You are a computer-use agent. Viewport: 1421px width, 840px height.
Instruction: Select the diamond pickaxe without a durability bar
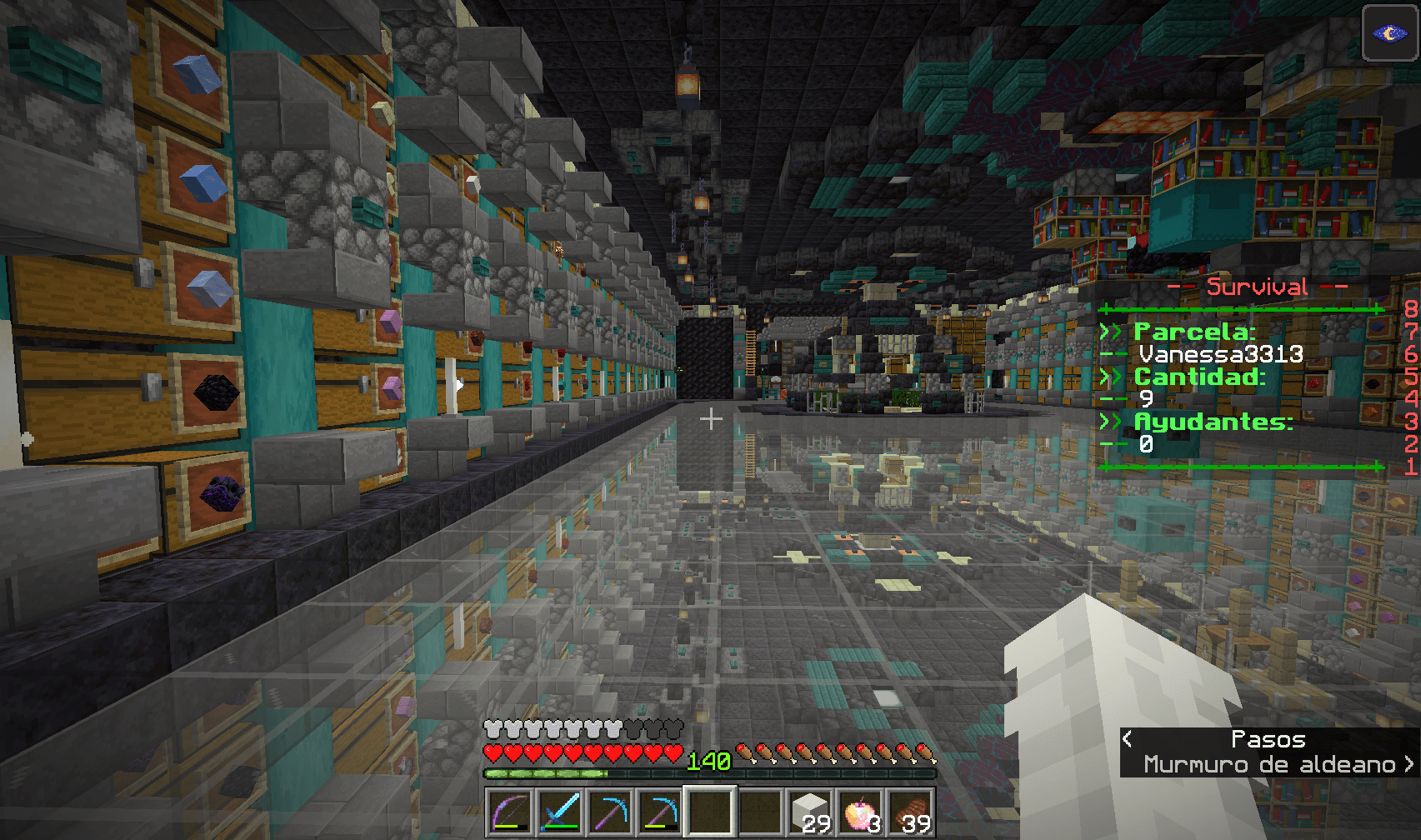coord(610,811)
